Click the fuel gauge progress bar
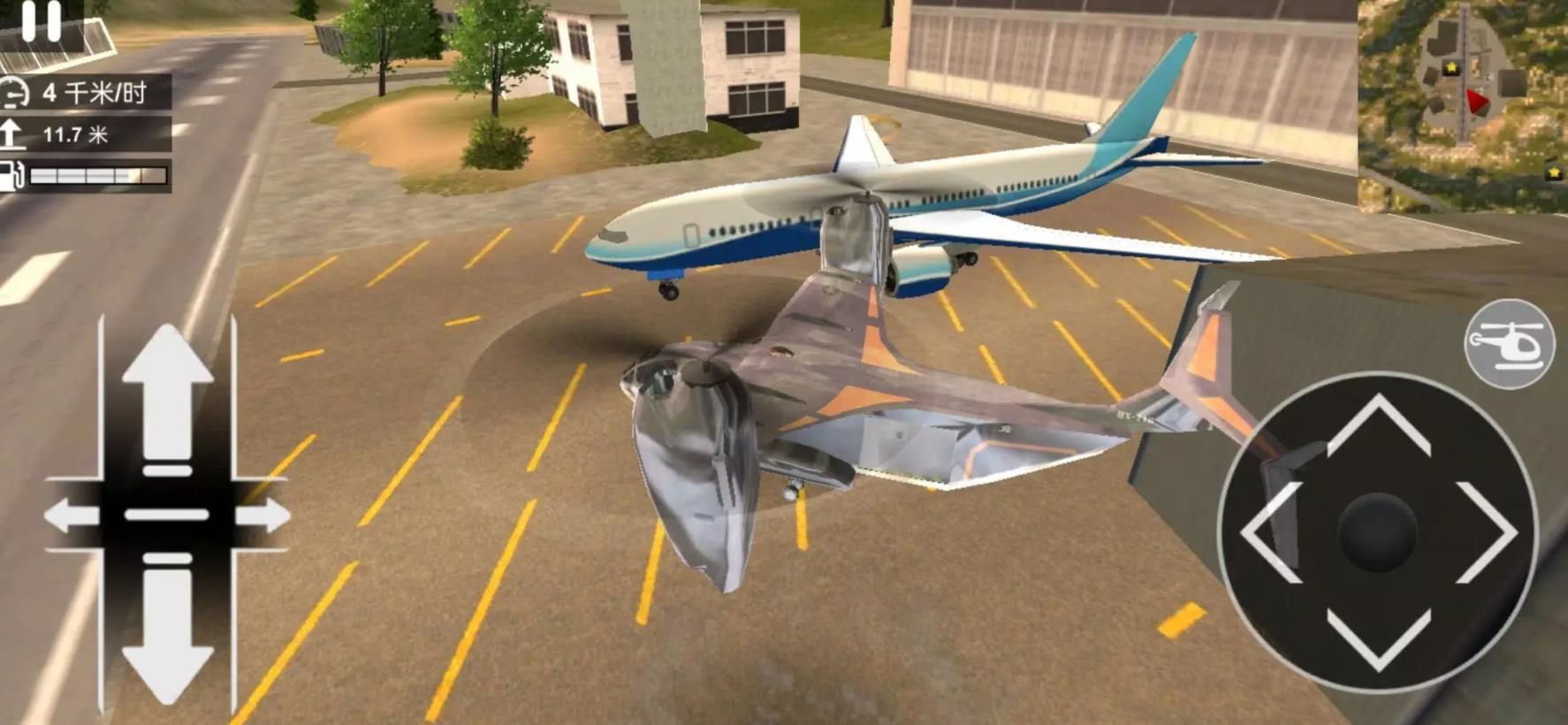This screenshot has height=725, width=1568. tap(97, 174)
